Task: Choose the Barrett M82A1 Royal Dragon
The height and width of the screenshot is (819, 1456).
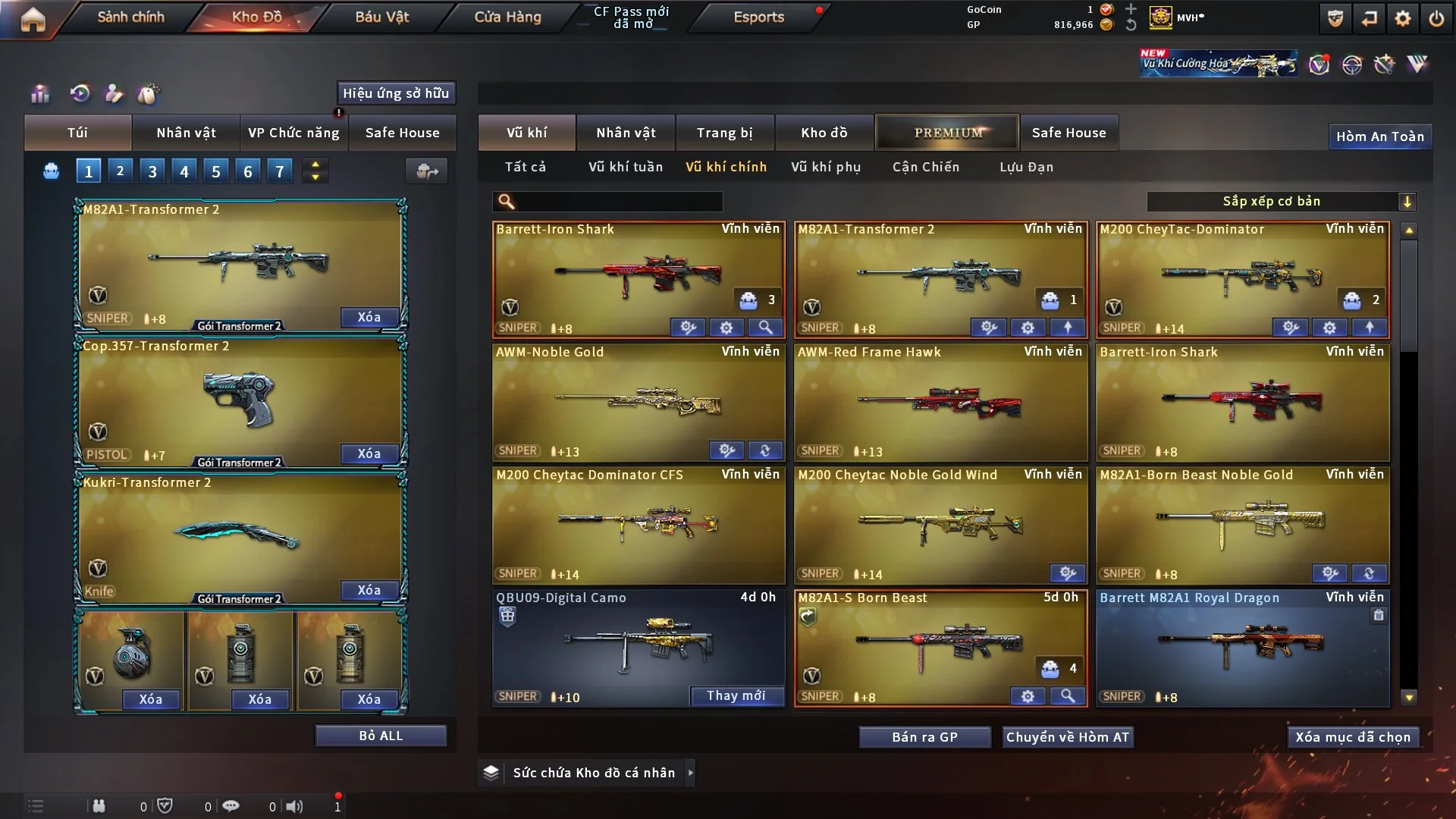Action: [1242, 645]
